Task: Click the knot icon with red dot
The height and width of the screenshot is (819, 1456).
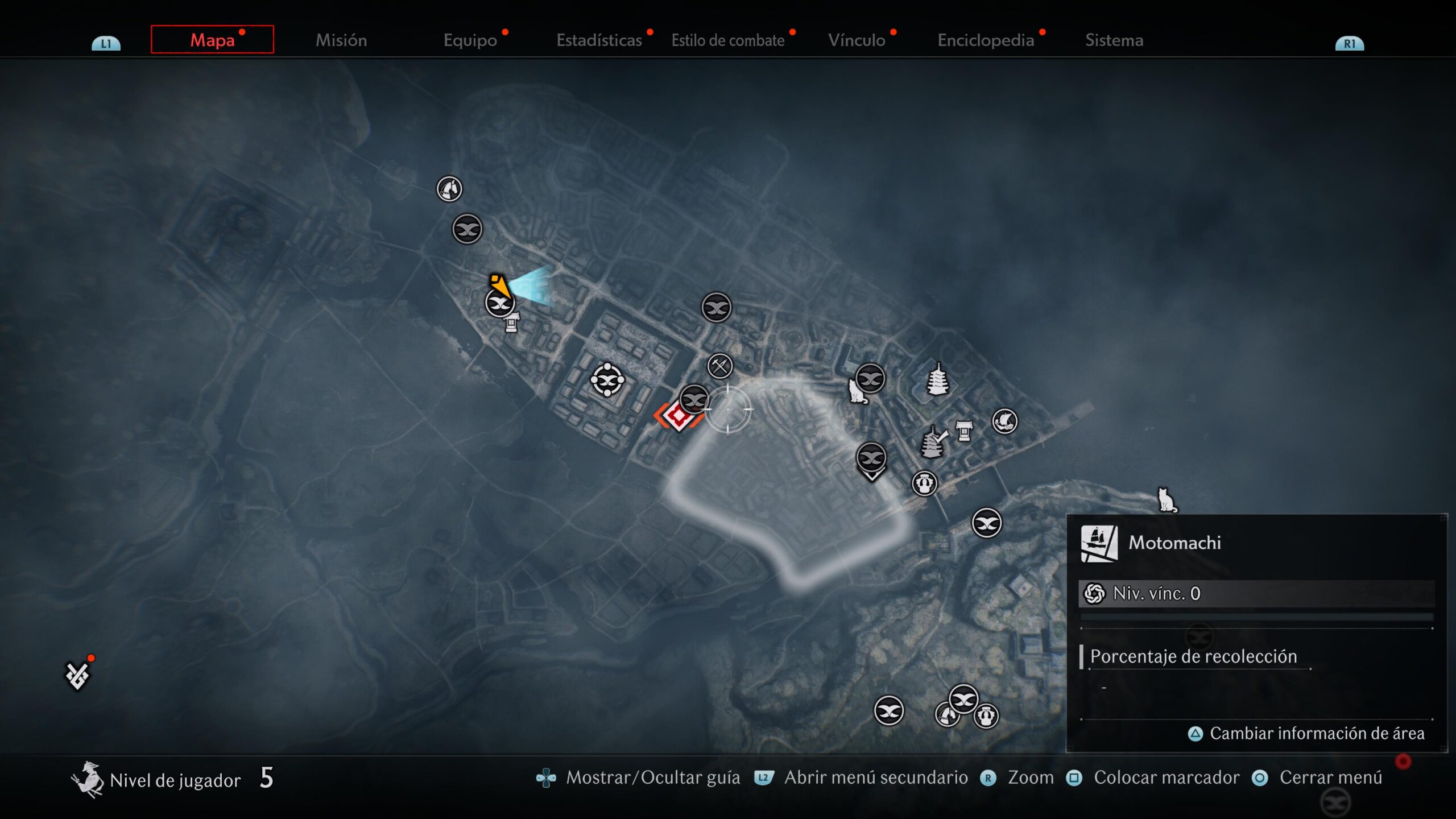Action: point(77,675)
